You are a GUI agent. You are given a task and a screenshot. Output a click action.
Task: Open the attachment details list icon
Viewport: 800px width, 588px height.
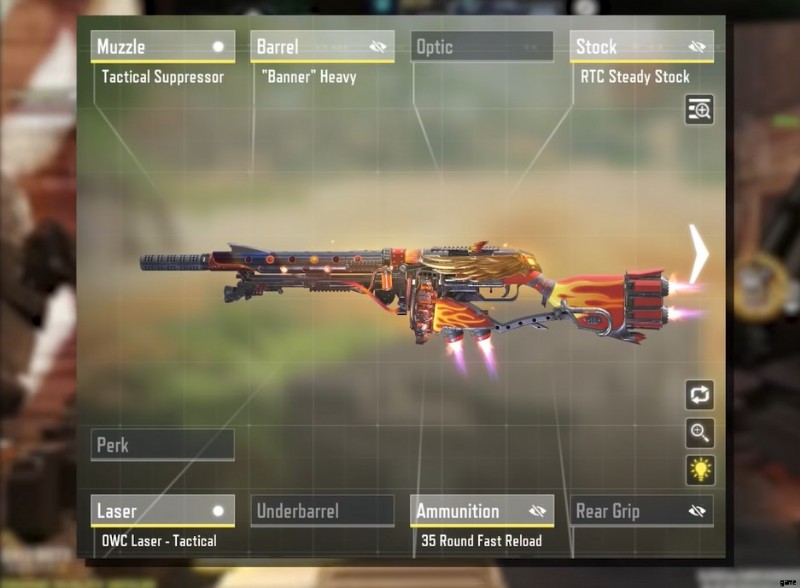(x=699, y=110)
